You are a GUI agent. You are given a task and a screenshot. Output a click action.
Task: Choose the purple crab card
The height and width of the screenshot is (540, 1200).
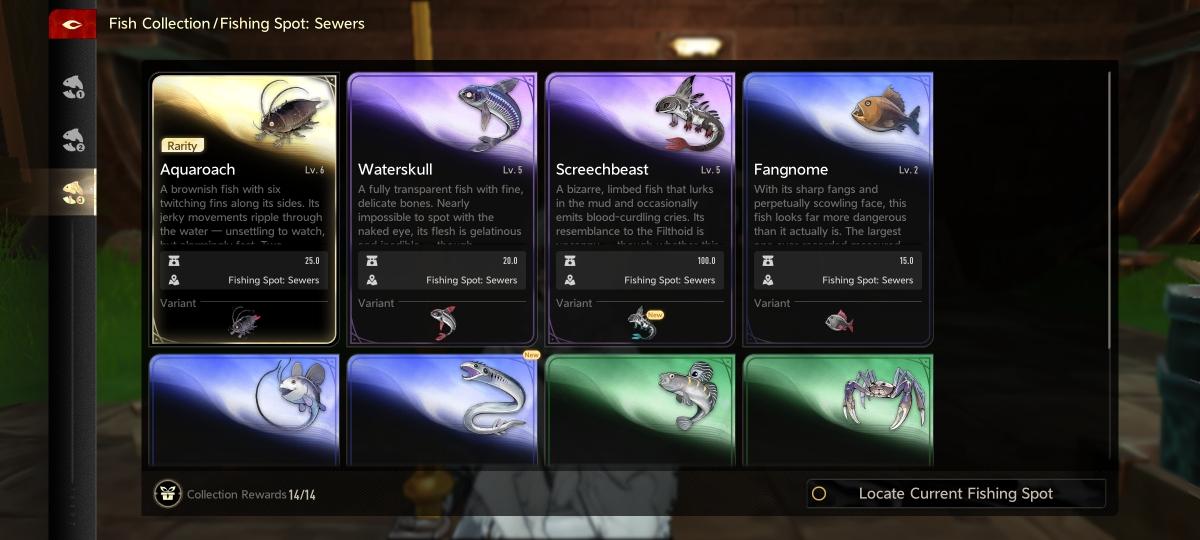(837, 410)
